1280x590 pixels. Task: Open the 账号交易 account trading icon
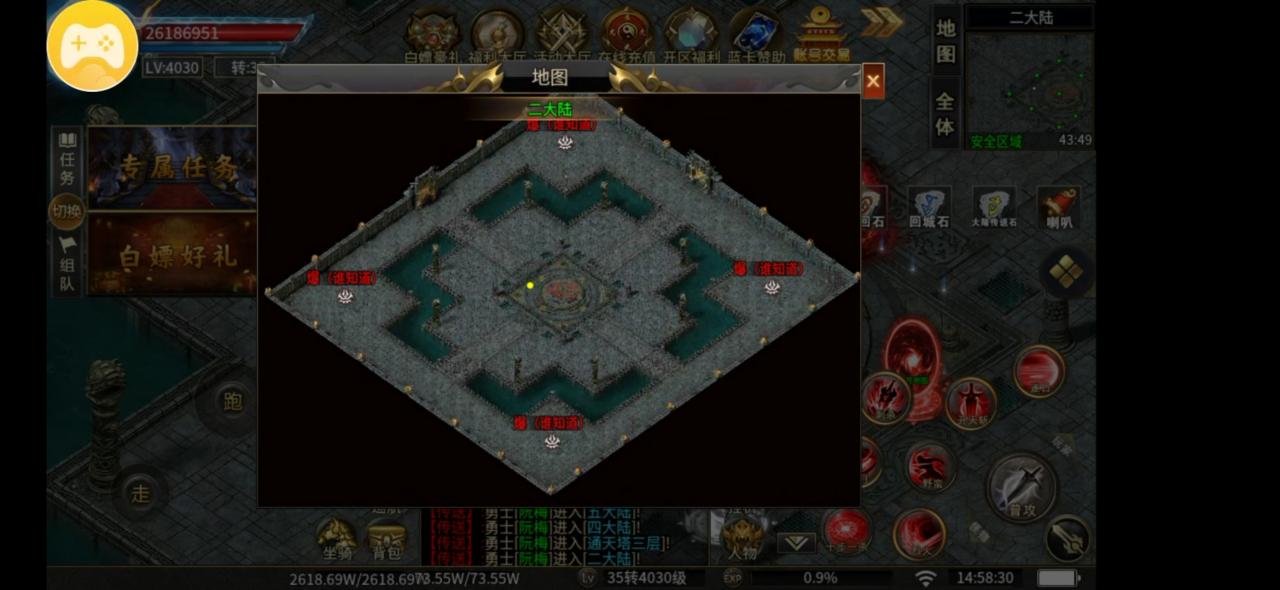click(x=821, y=34)
